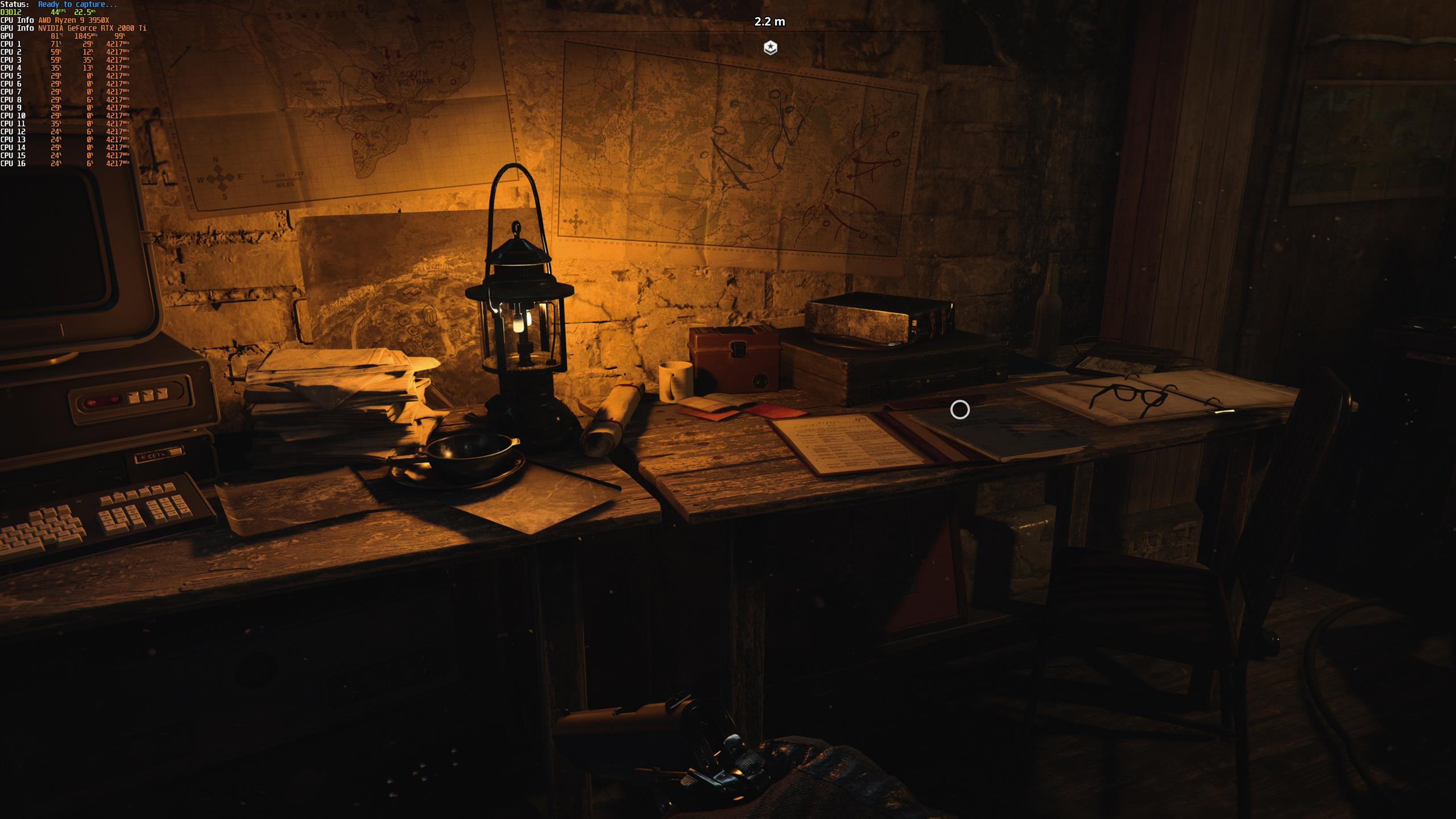
Task: Click the objective waypoint marker icon
Action: (x=770, y=48)
